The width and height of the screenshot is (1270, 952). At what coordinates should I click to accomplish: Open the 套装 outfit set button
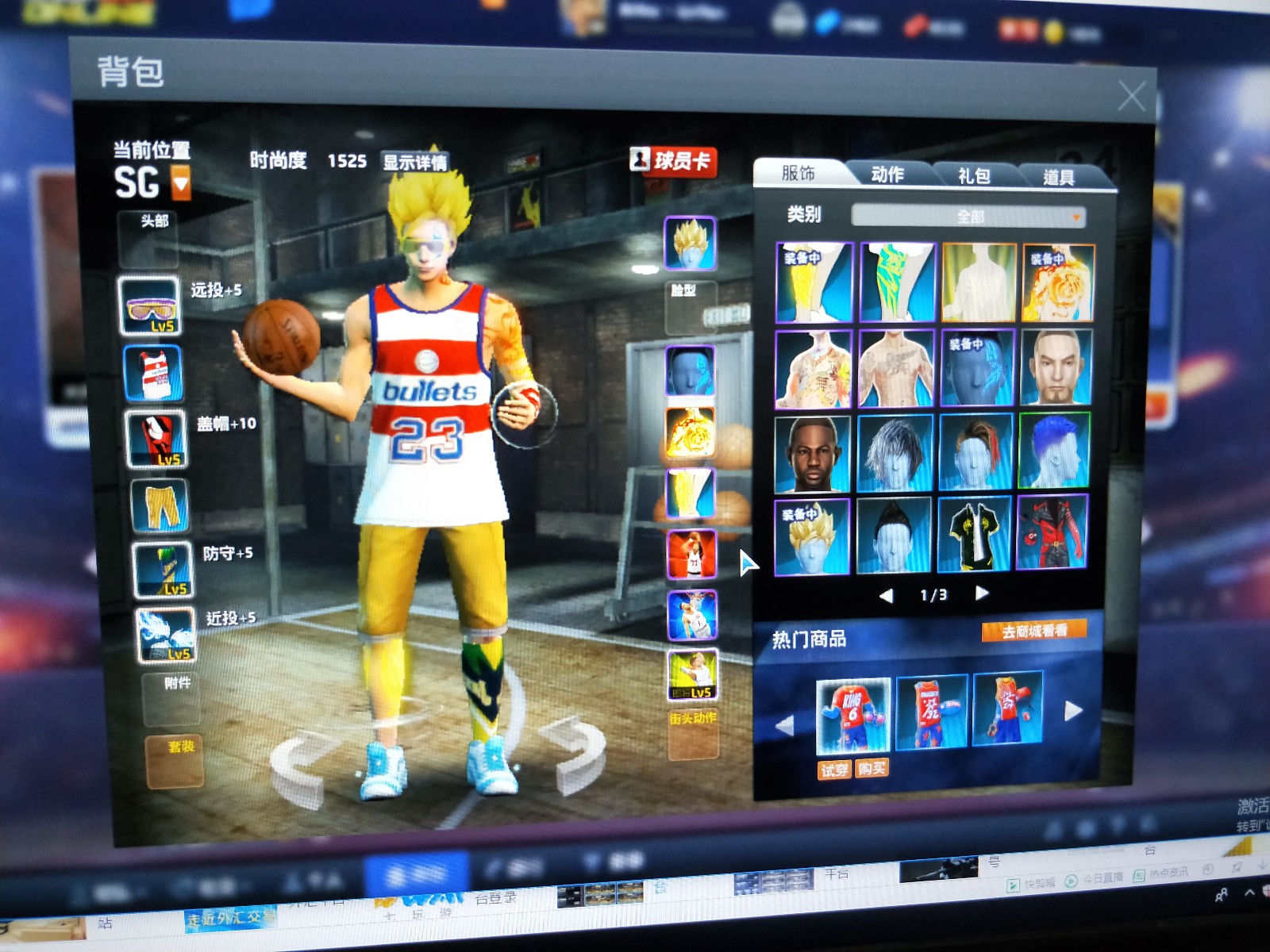point(175,760)
